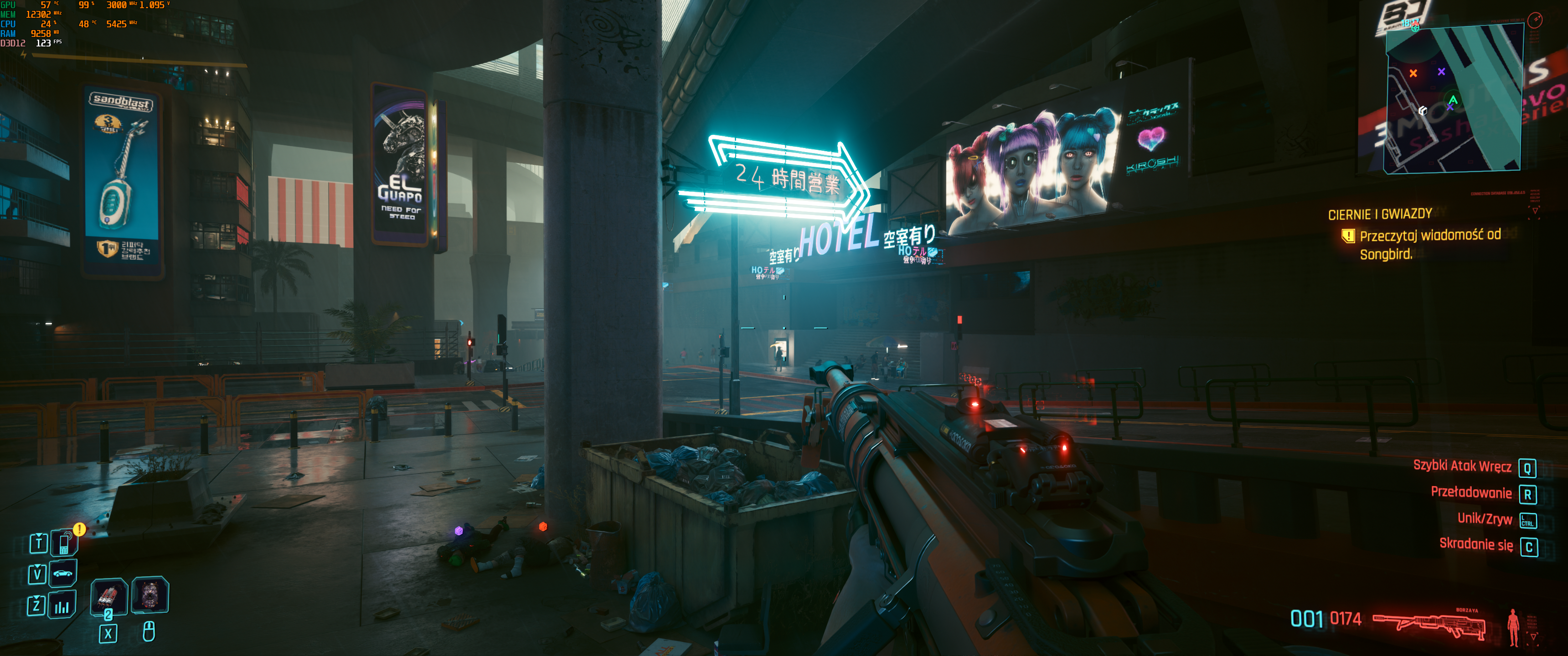Open the phone icon with alert badge

tap(65, 542)
